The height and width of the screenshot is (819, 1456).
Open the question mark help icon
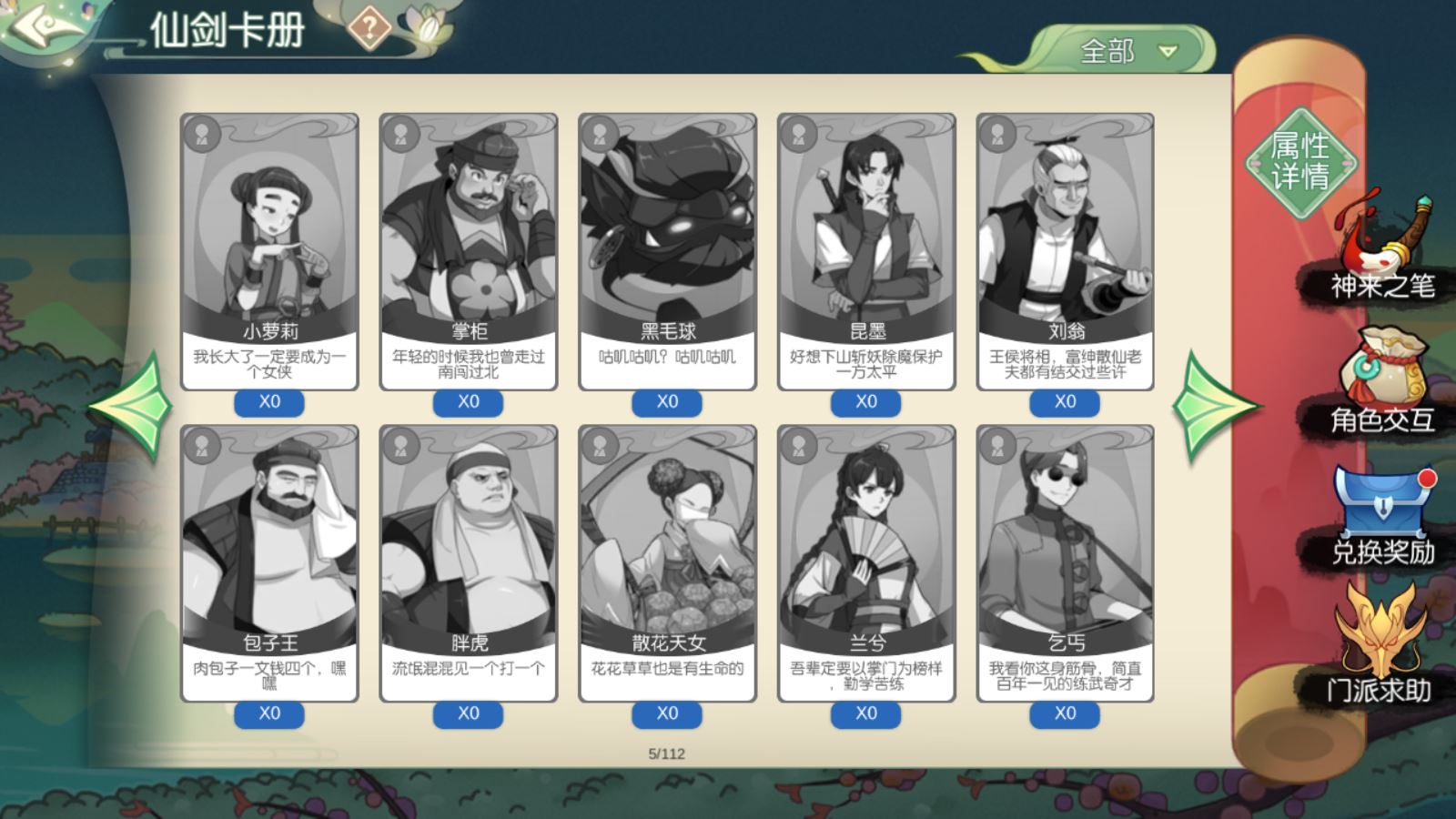point(369,29)
